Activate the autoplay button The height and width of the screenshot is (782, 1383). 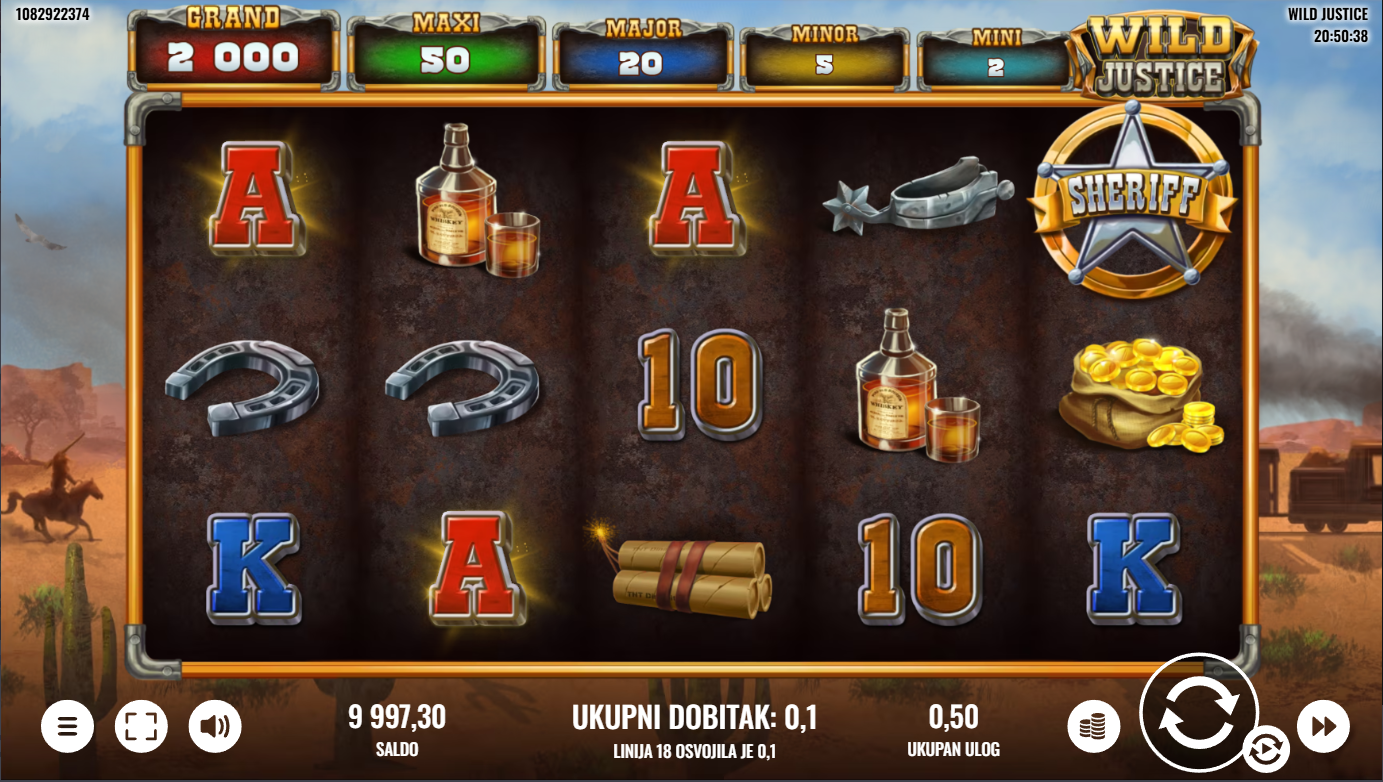click(x=1265, y=750)
